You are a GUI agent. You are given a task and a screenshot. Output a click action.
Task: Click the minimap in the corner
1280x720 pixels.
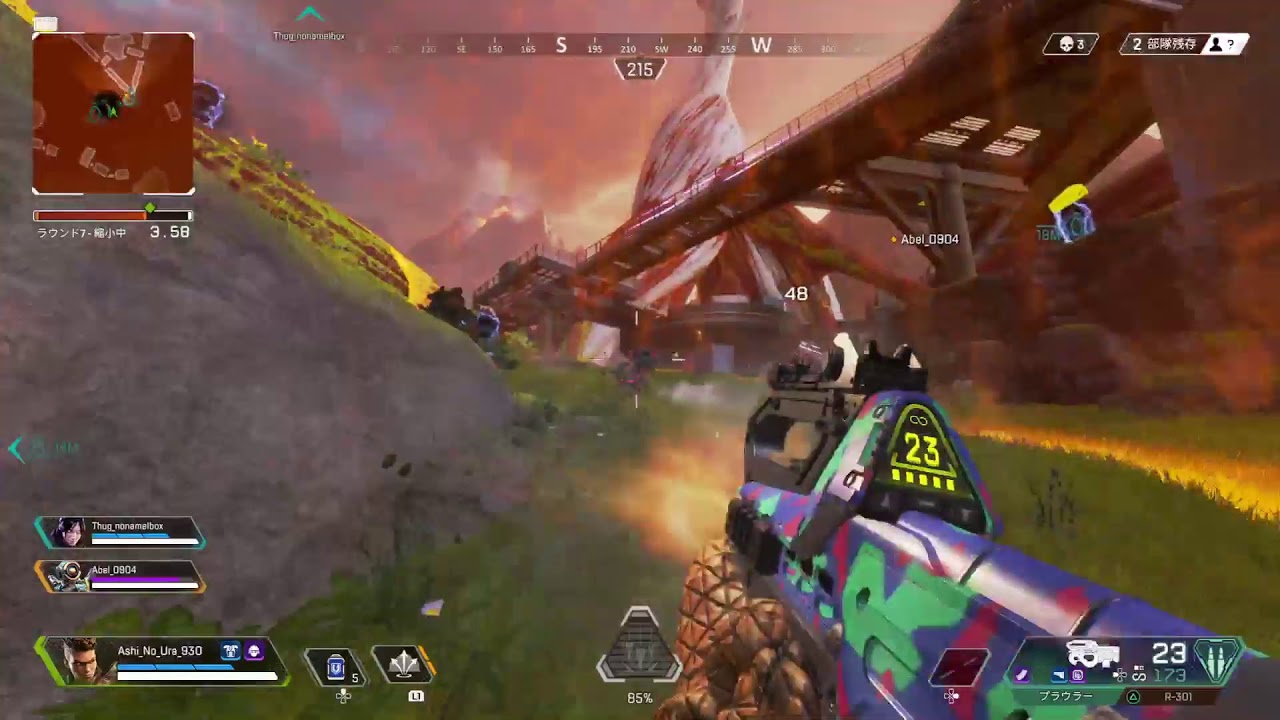click(x=113, y=113)
